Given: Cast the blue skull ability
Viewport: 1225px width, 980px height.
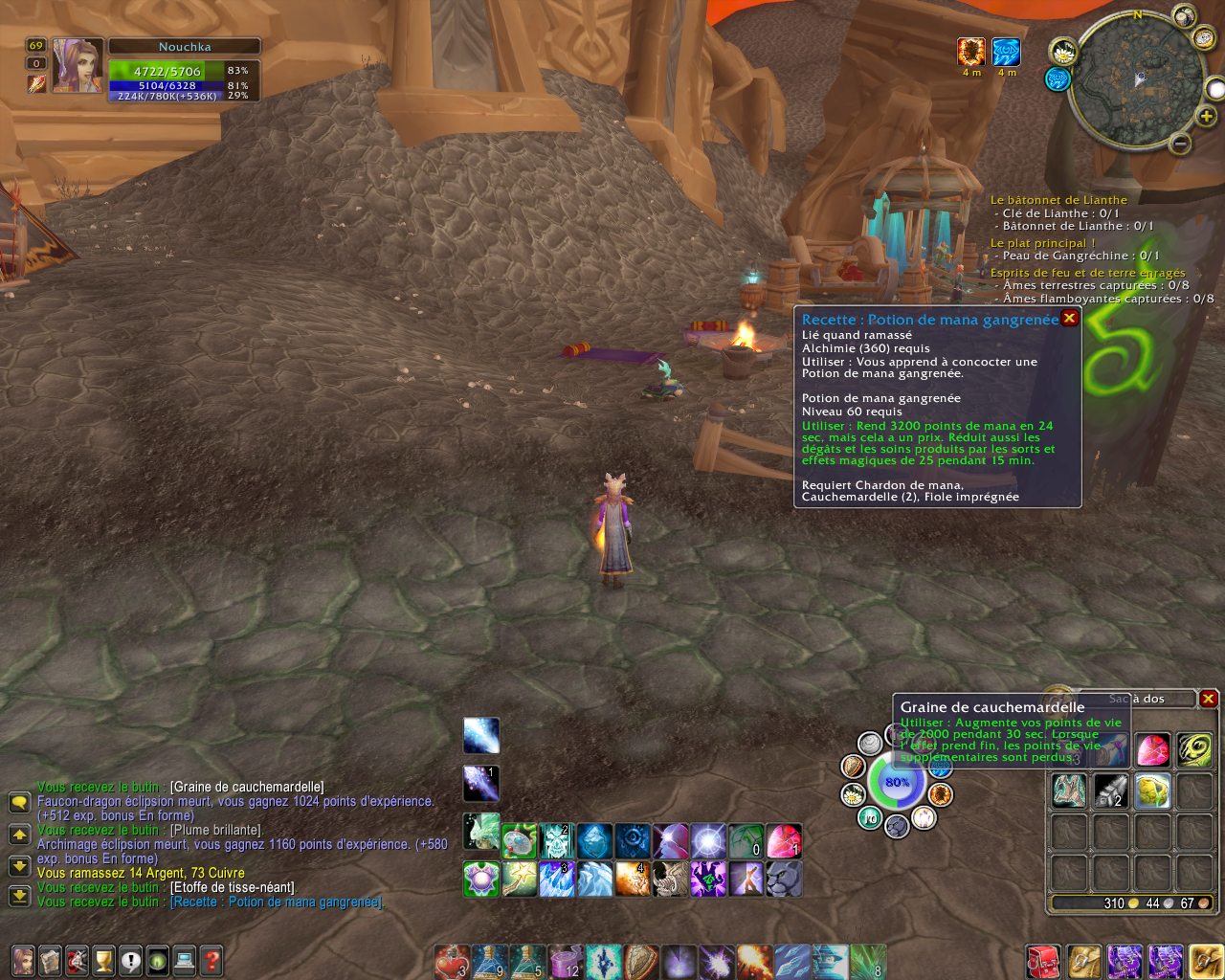Looking at the screenshot, I should tap(556, 841).
